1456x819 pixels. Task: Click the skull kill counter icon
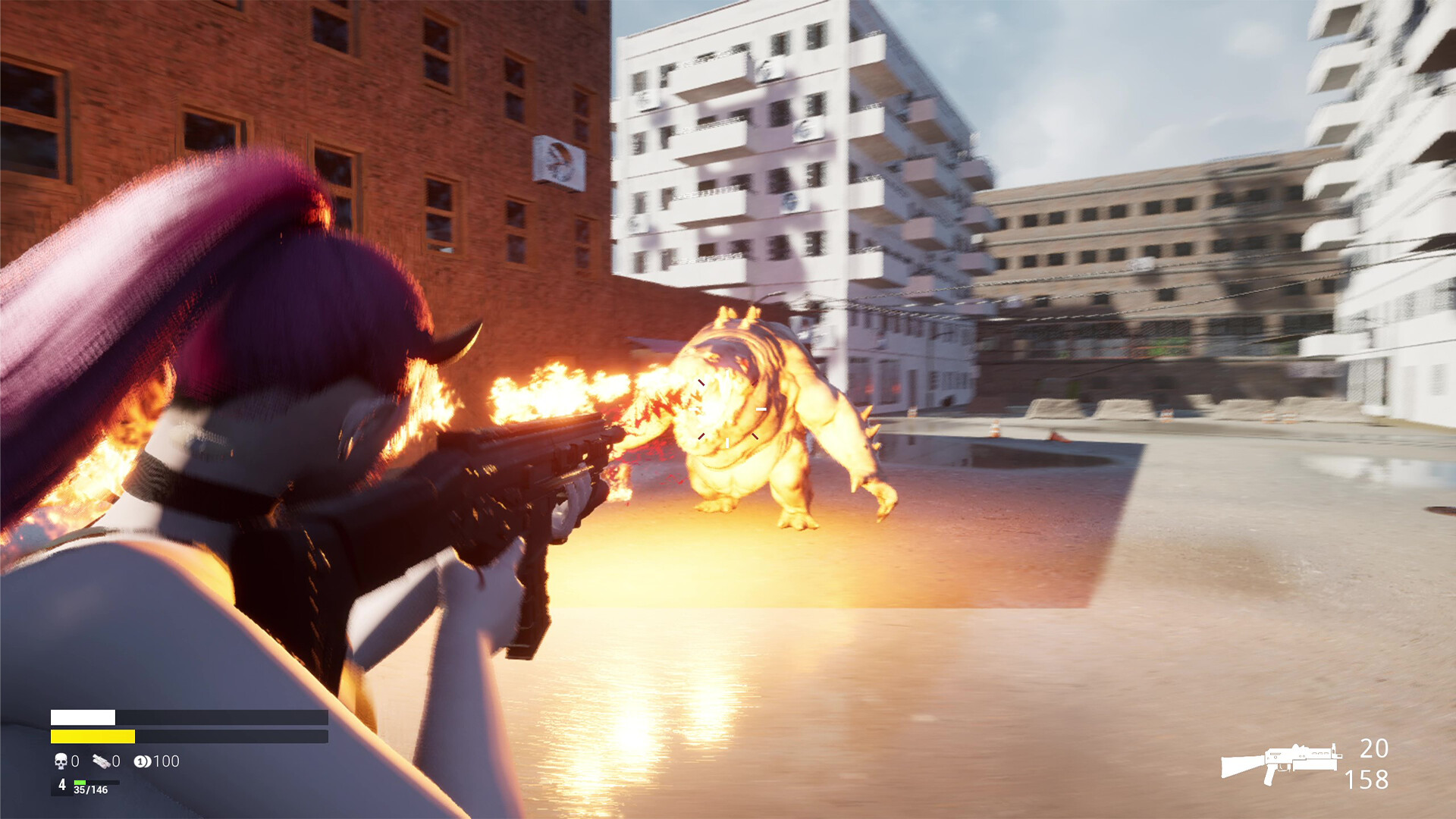coord(61,761)
